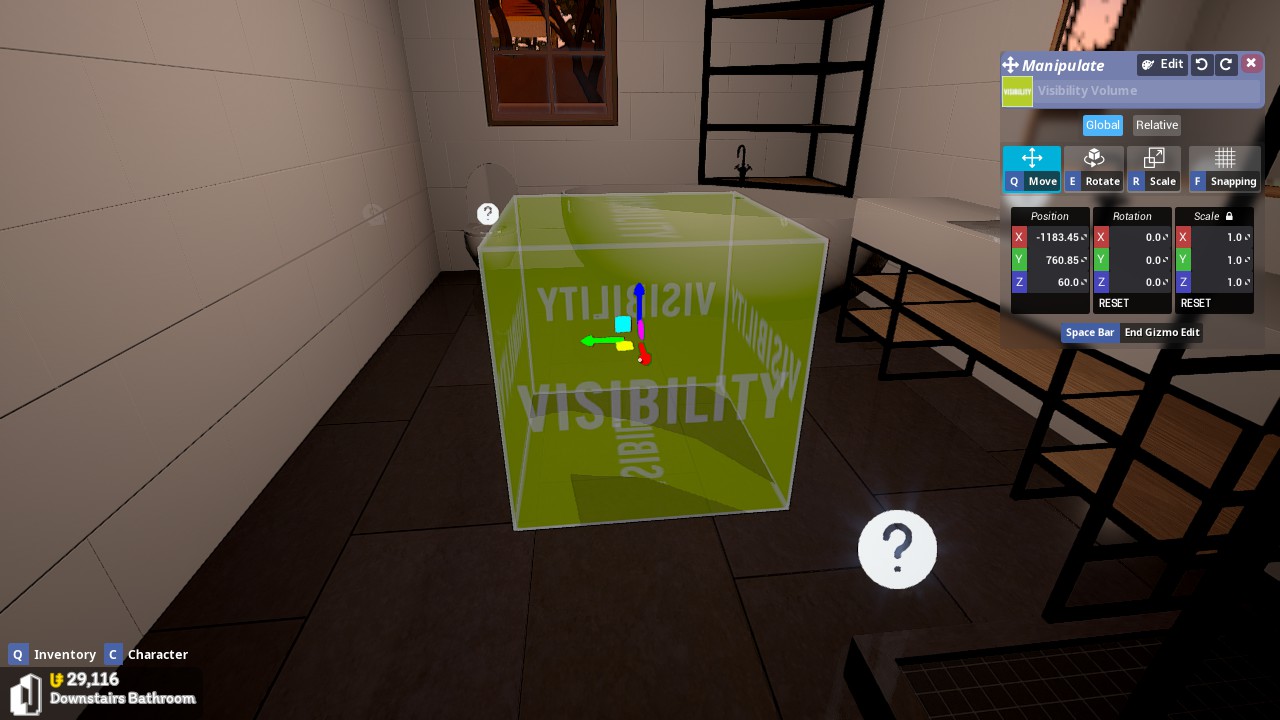
Task: Edit the Position Z value field
Action: pos(1057,282)
